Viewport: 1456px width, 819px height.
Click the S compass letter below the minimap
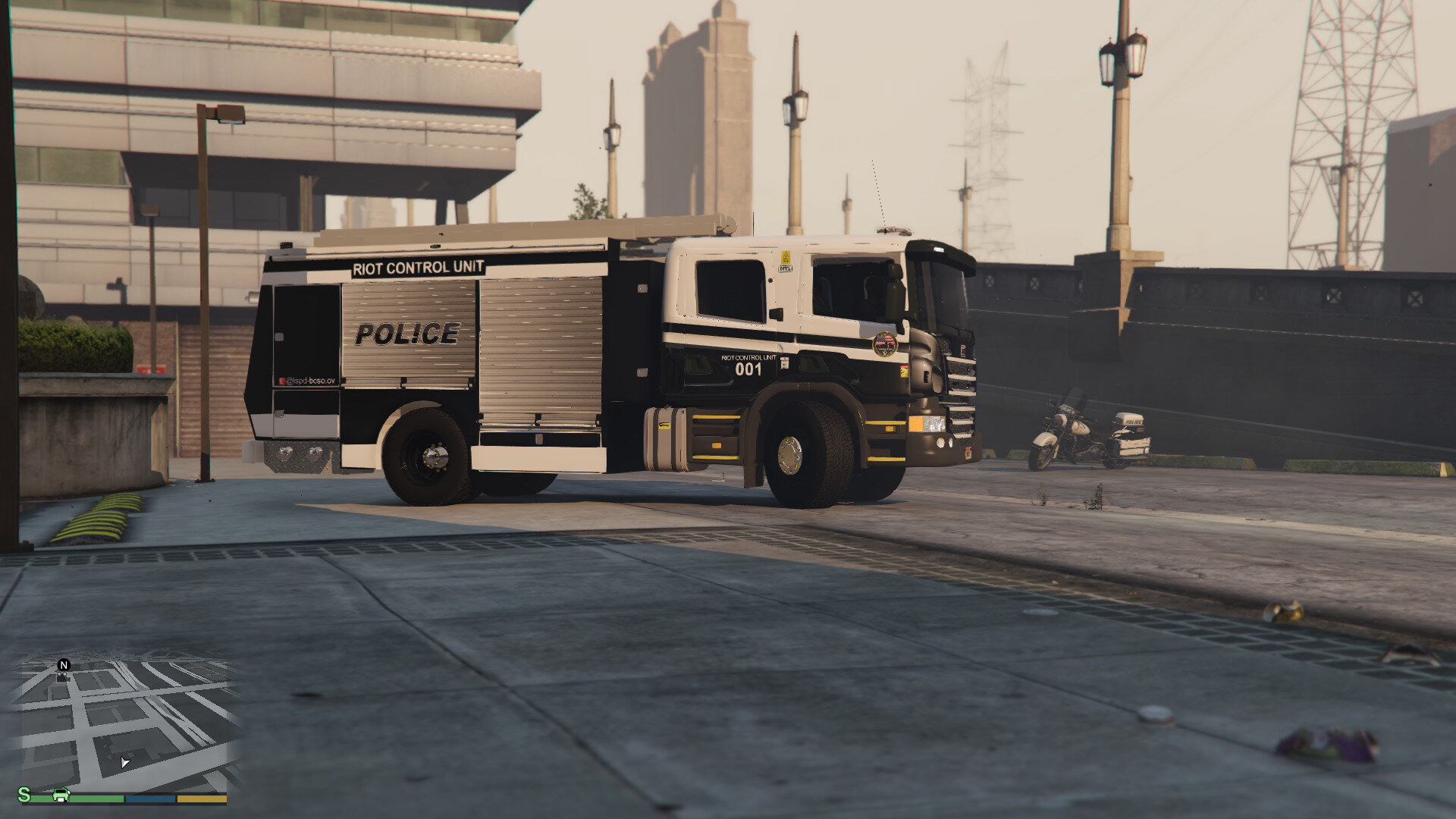[24, 794]
